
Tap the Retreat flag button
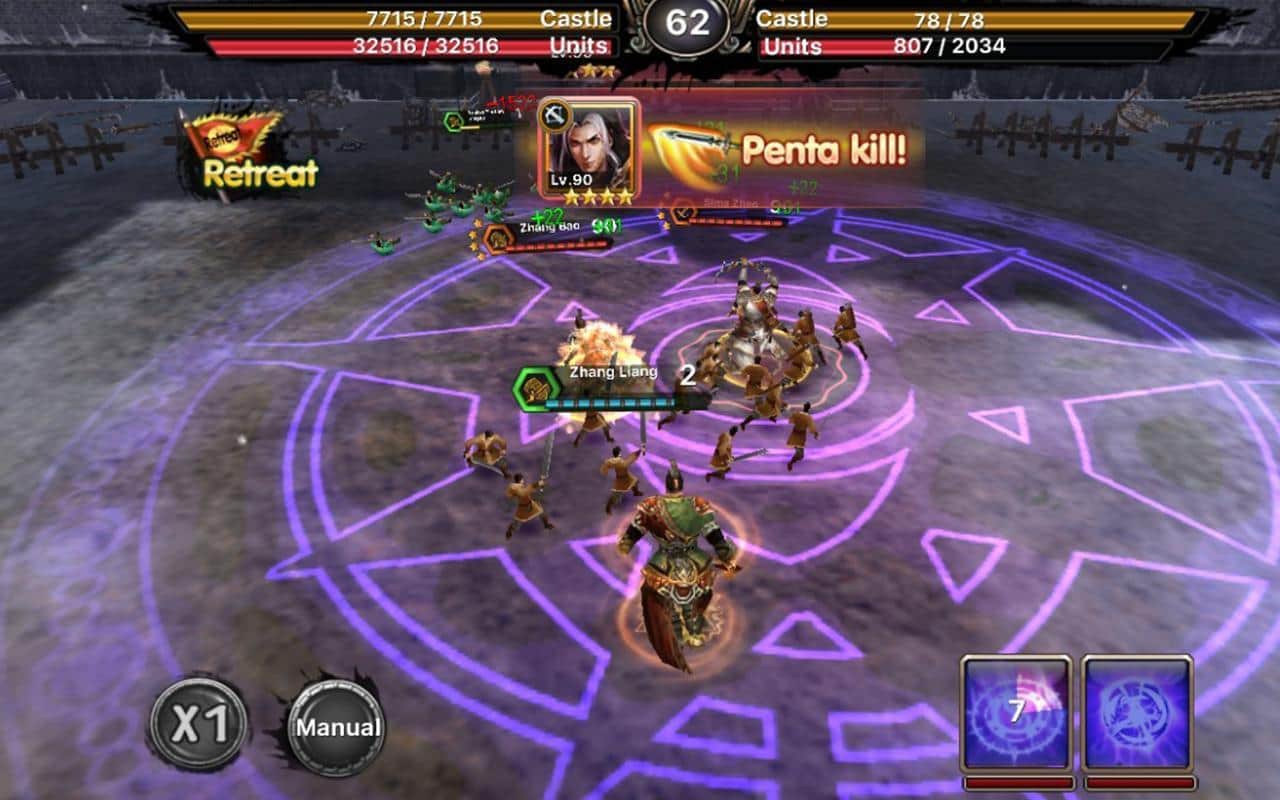[251, 154]
